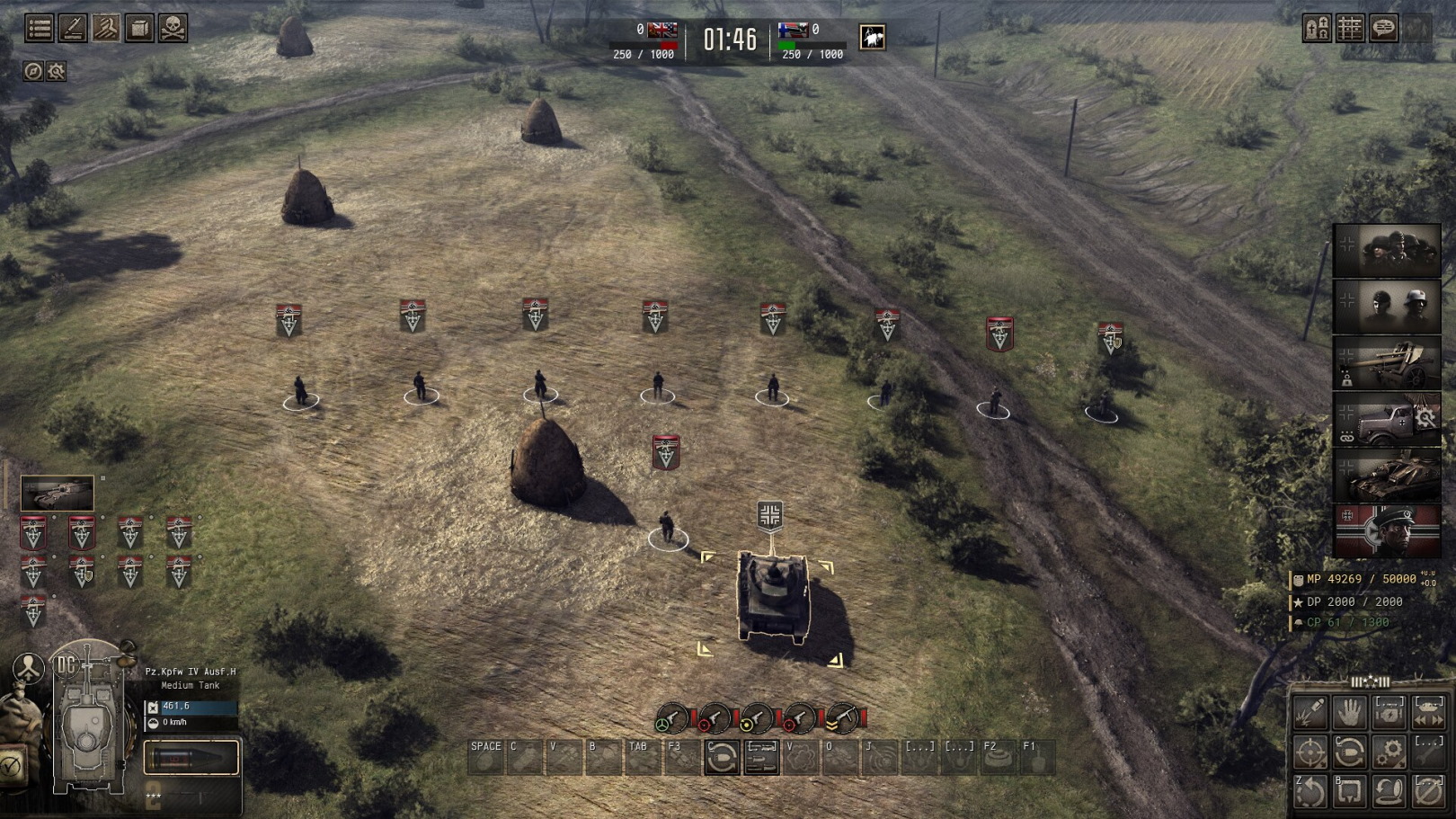Open the twin gears command
This screenshot has height=819, width=1456.
click(1389, 752)
